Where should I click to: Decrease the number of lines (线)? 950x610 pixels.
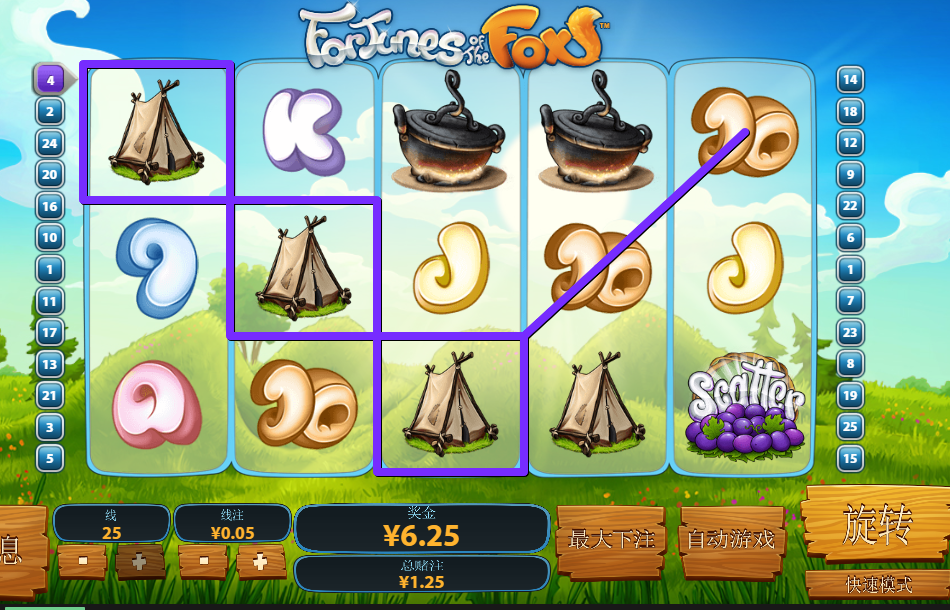pyautogui.click(x=82, y=562)
